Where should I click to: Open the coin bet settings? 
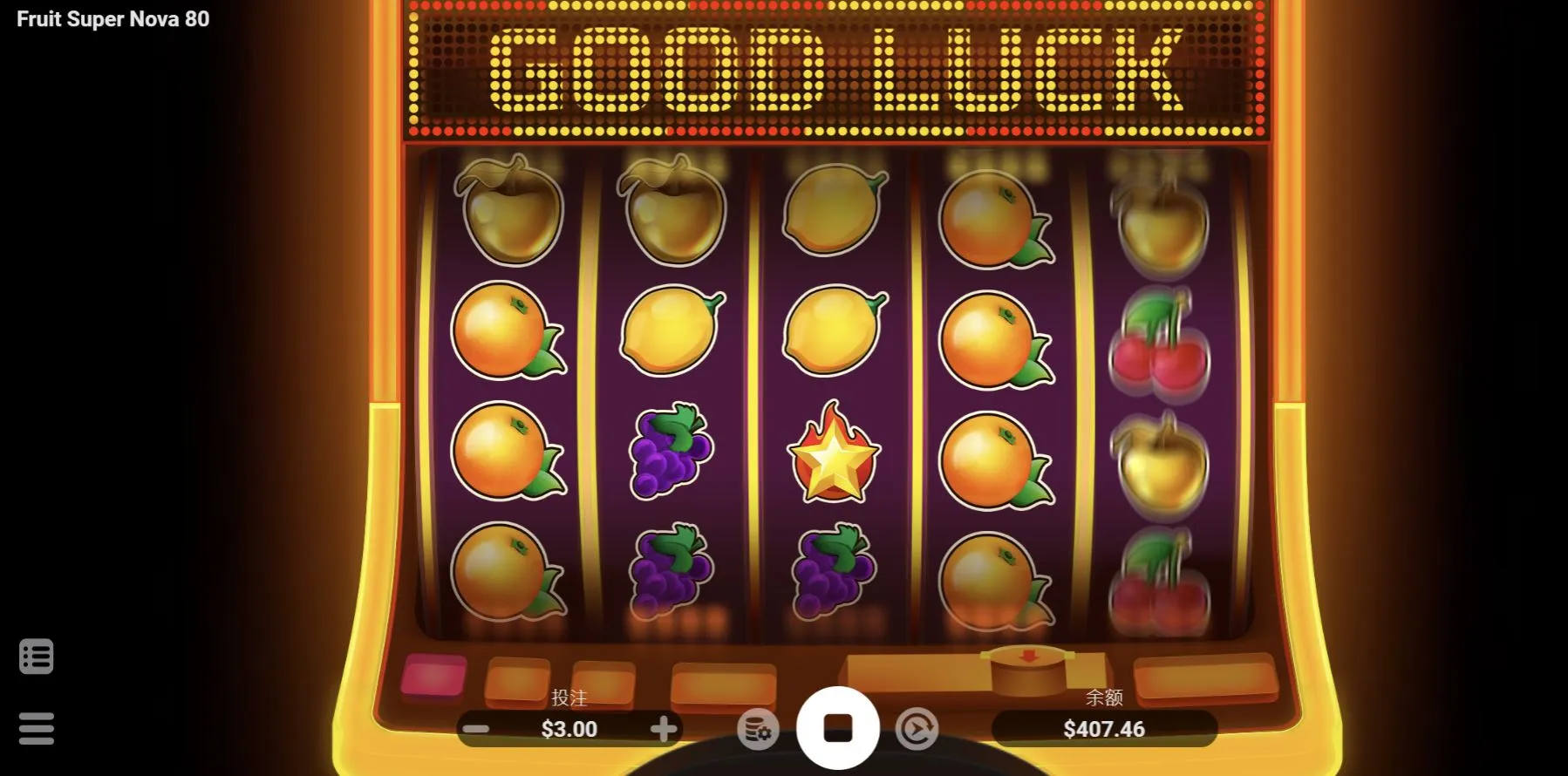click(x=757, y=729)
